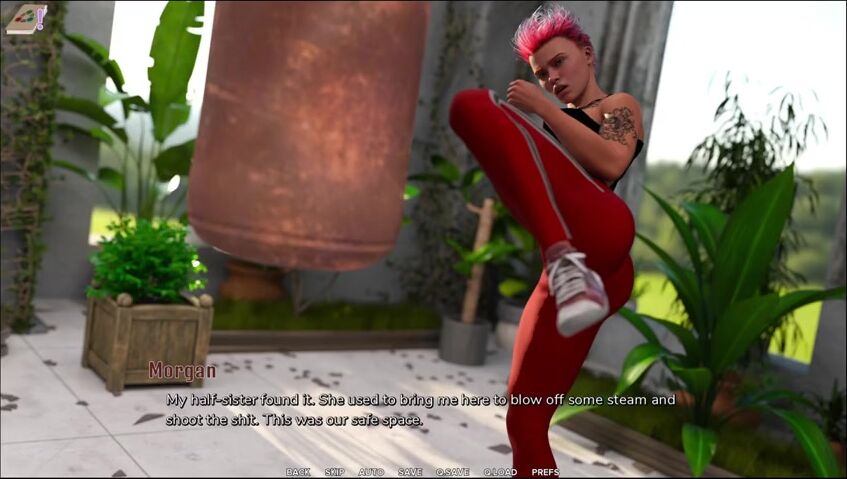
Task: Quick load with Q.LOAD
Action: (500, 472)
